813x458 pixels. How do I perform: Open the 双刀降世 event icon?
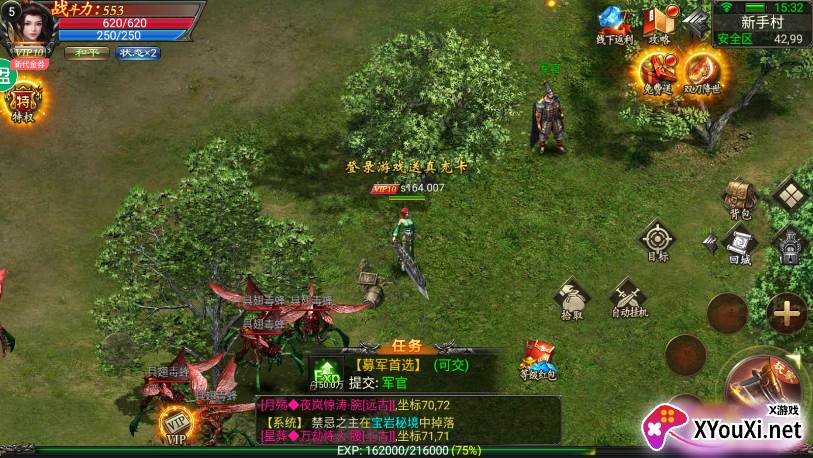click(703, 72)
